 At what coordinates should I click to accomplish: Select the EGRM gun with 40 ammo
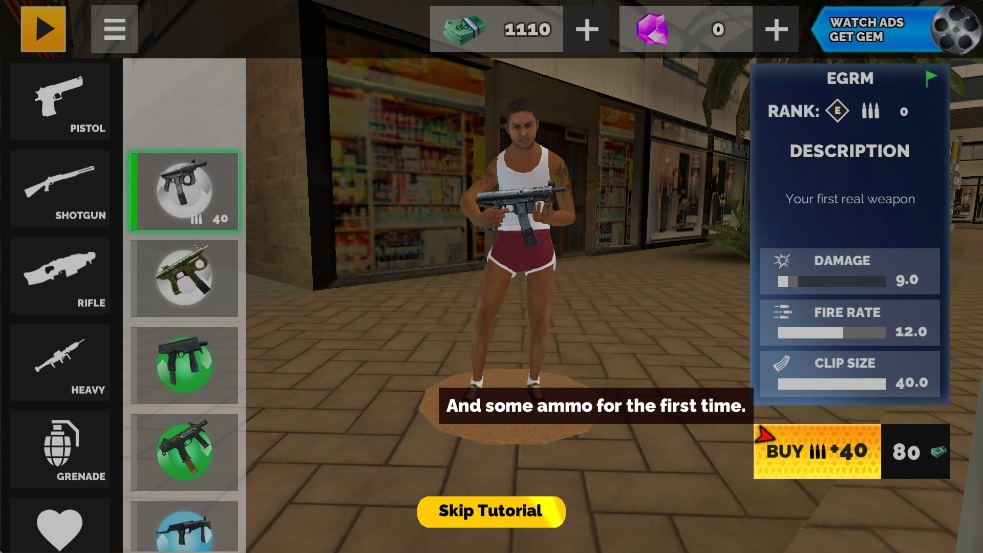(x=185, y=191)
